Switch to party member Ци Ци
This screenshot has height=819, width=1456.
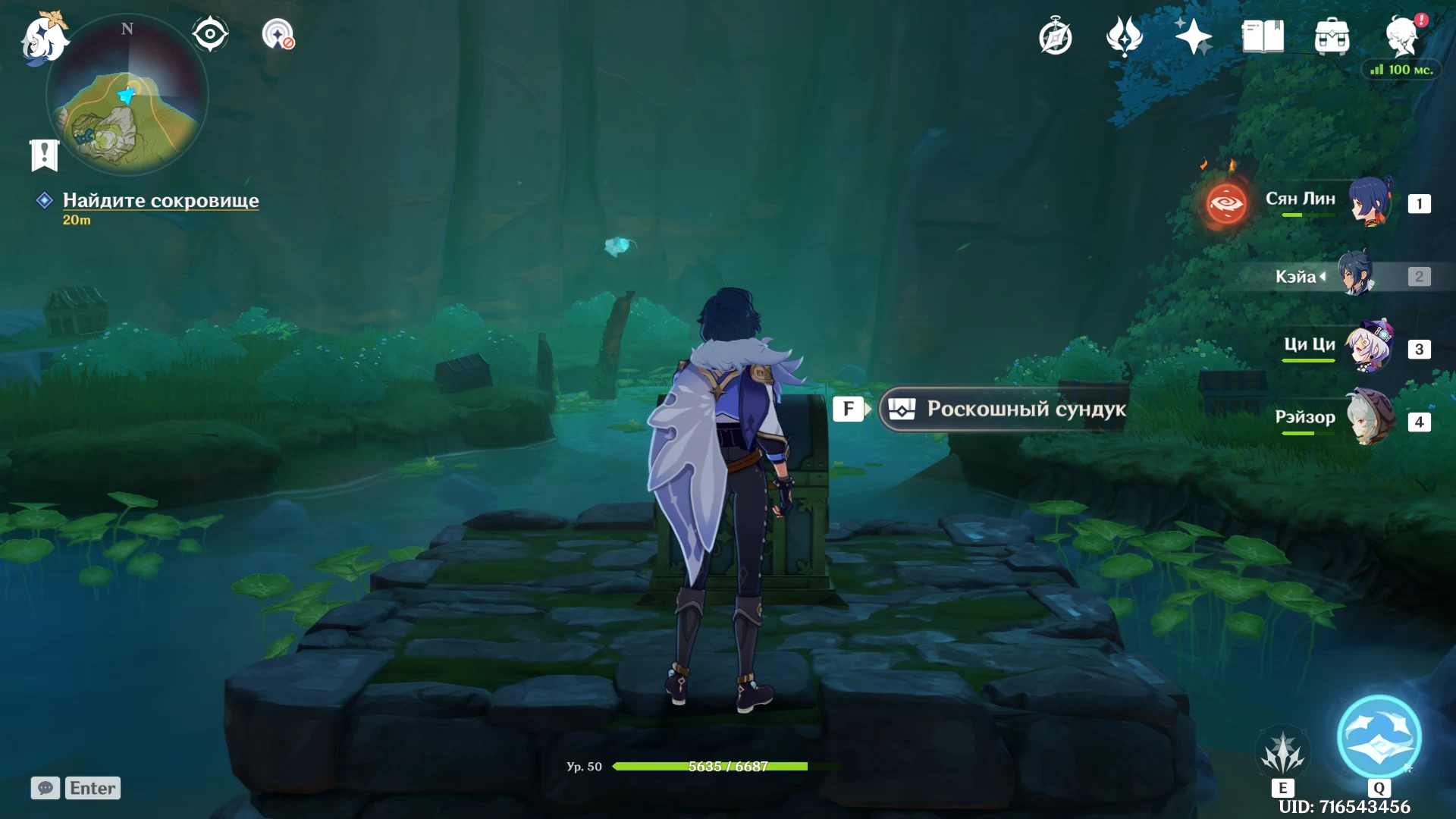coord(1369,347)
